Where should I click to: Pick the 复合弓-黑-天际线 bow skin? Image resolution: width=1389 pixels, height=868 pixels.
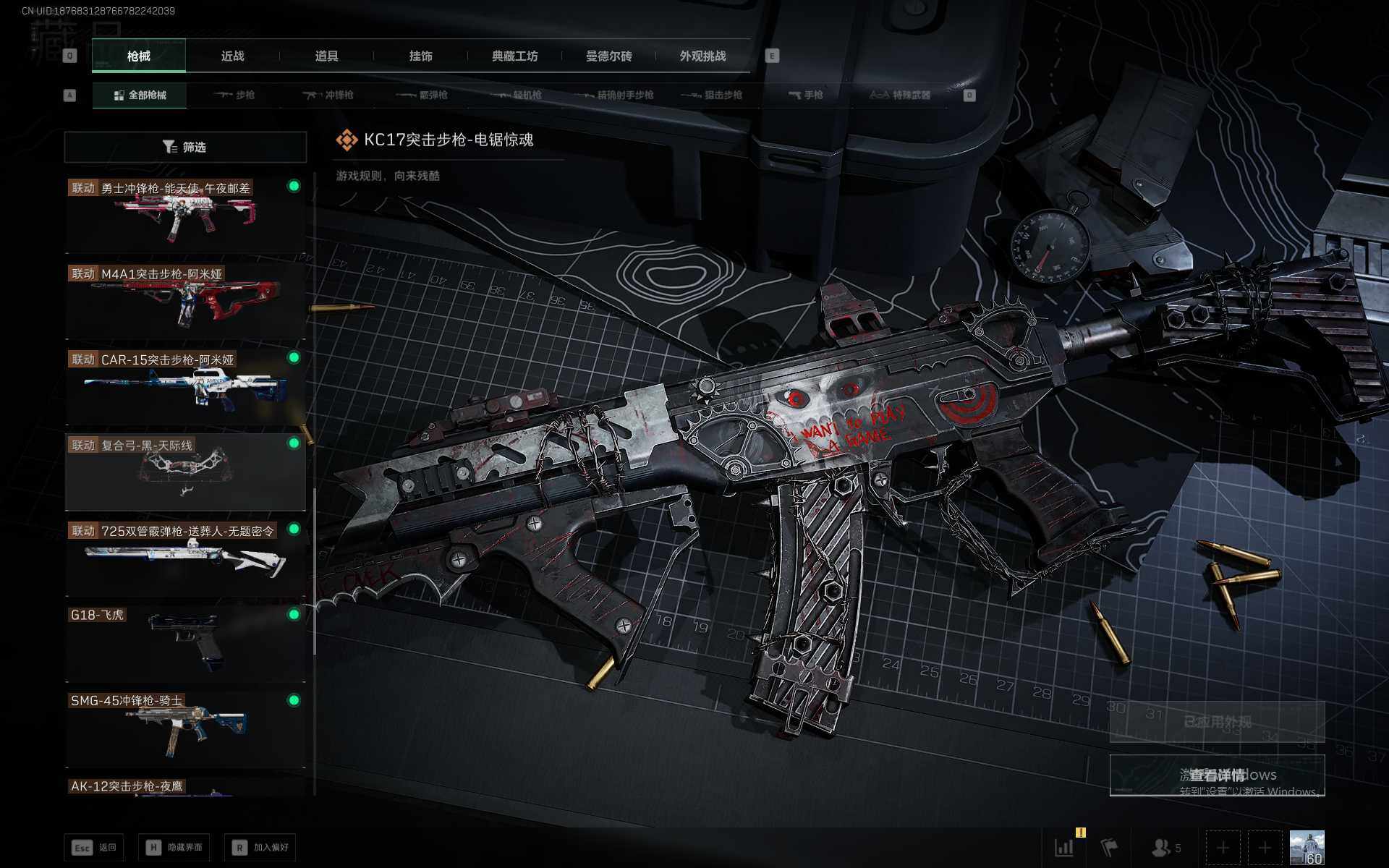pyautogui.click(x=185, y=472)
